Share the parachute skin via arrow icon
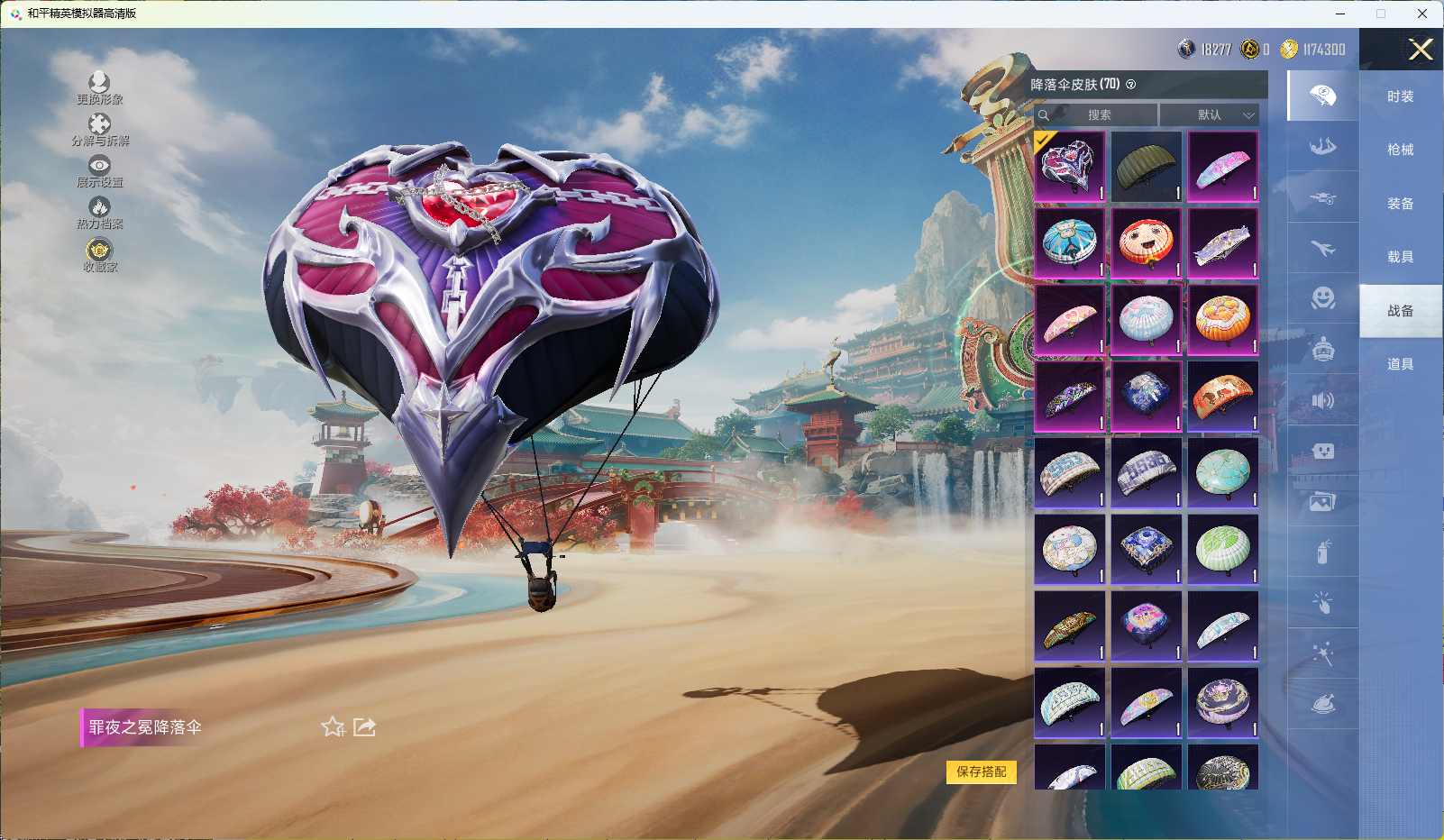Screen dimensions: 1444x840 coord(364,726)
